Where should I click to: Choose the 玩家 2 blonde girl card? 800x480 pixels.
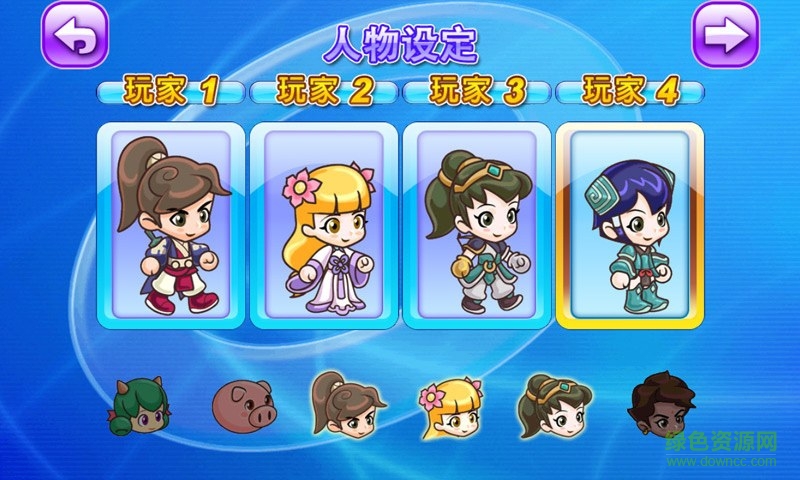(323, 225)
